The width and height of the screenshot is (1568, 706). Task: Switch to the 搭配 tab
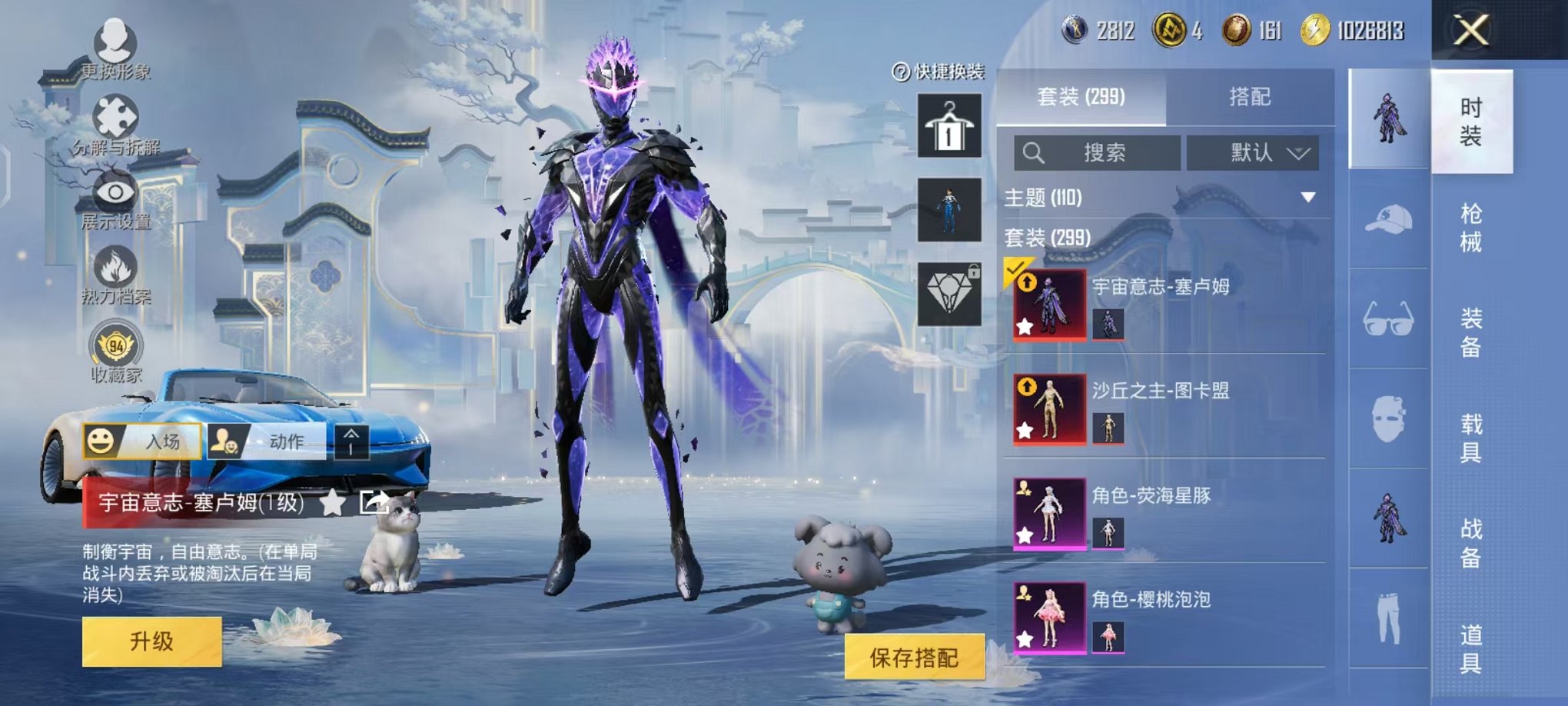tap(1249, 97)
